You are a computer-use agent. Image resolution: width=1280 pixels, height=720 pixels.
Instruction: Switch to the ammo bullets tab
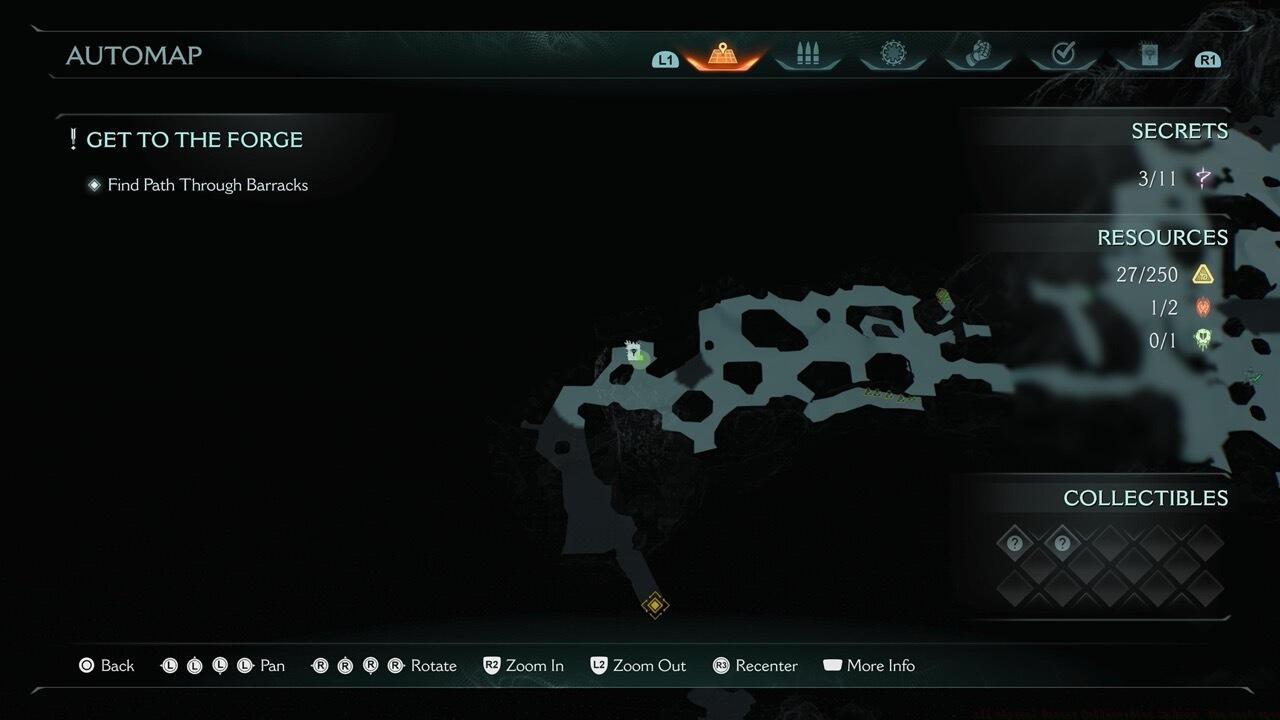(x=807, y=56)
